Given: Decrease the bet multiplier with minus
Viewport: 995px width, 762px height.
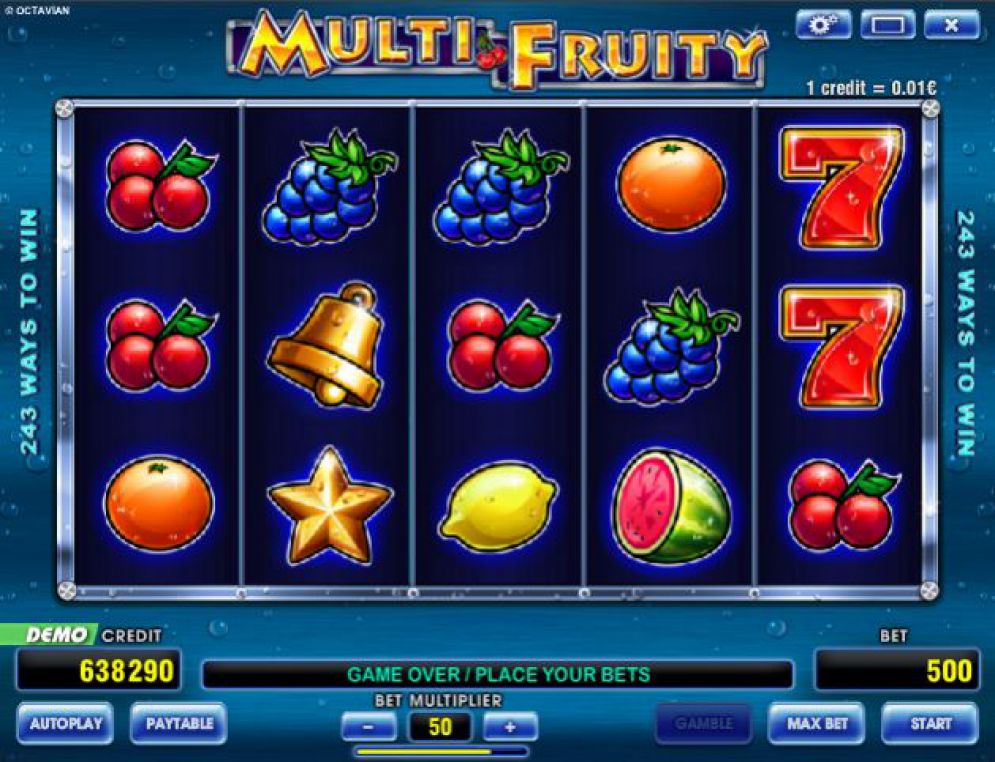Looking at the screenshot, I should 369,726.
